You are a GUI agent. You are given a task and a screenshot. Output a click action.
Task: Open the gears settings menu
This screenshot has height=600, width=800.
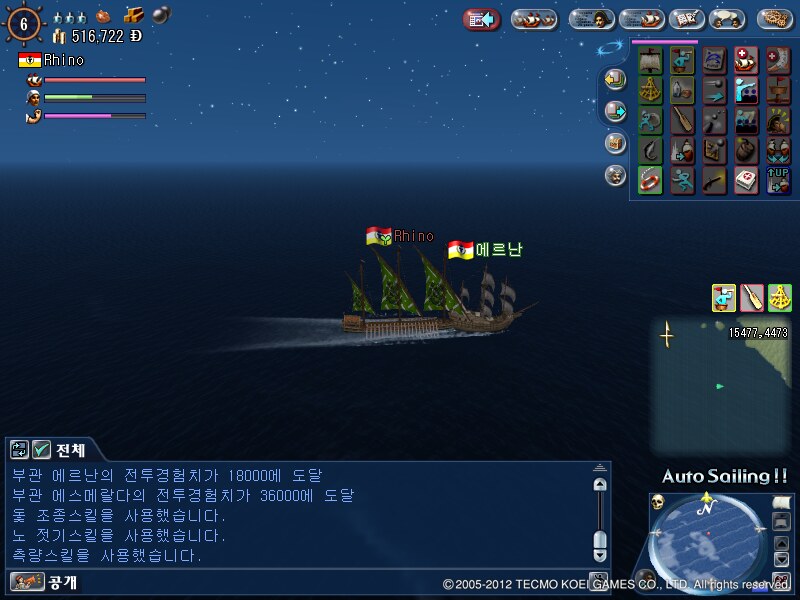point(776,19)
